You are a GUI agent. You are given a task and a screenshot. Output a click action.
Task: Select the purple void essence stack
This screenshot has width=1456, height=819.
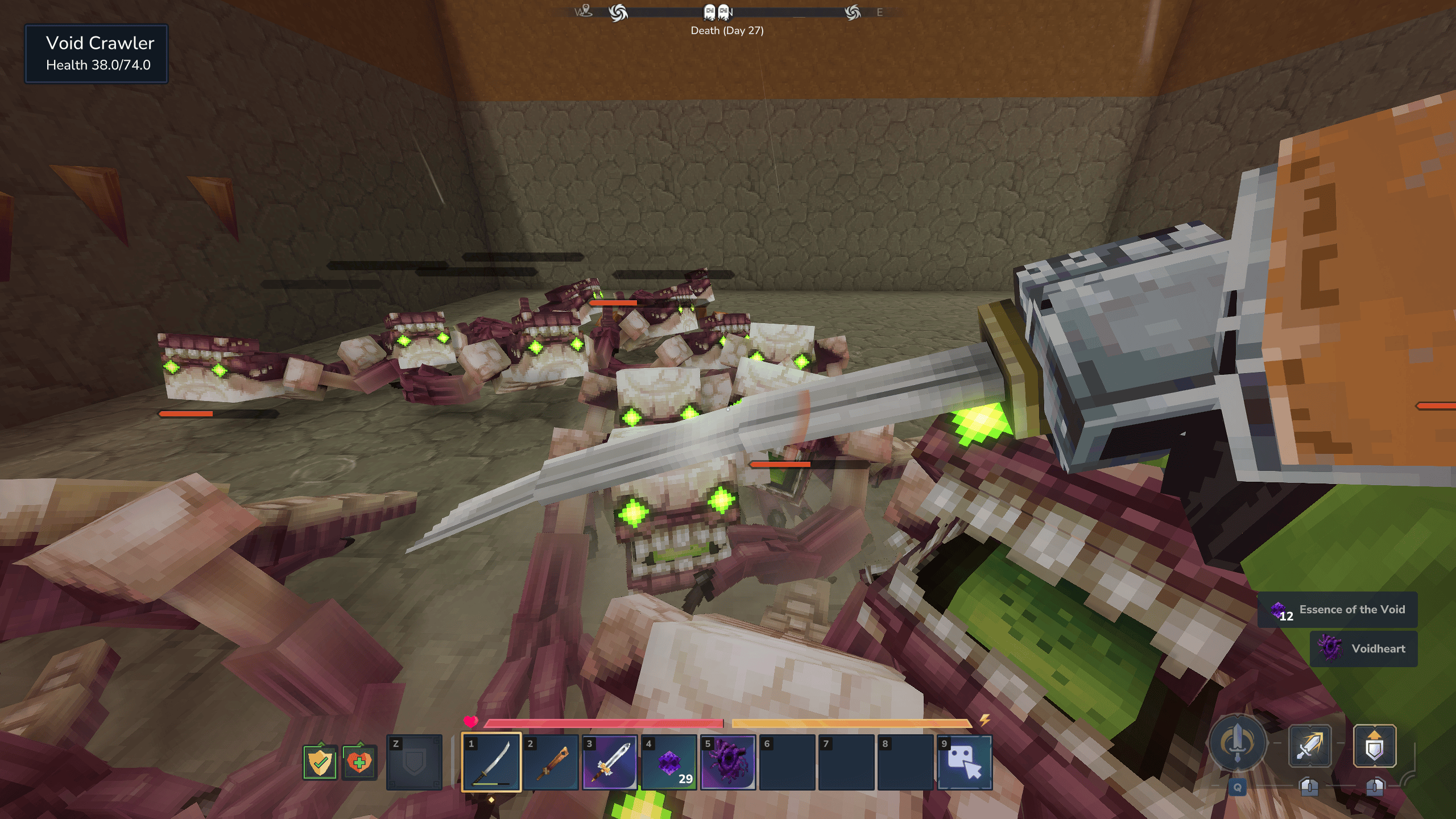pyautogui.click(x=669, y=762)
